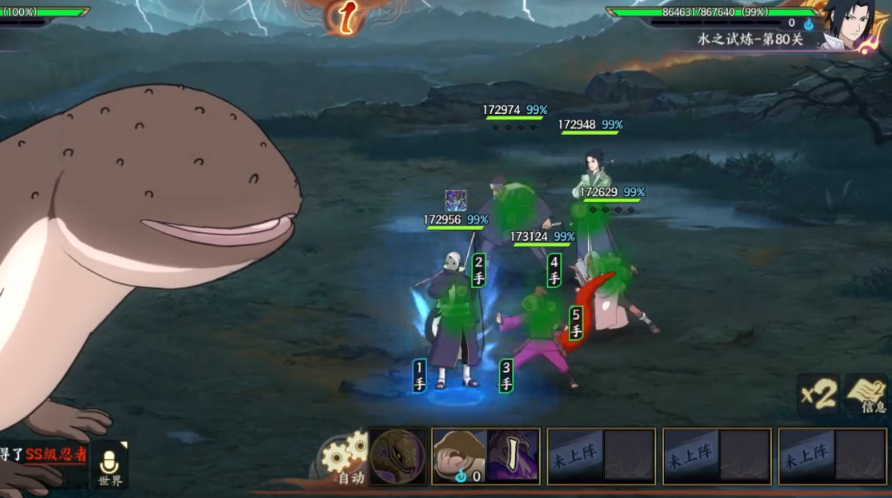
Task: Activate the snake summon skill icon
Action: 397,457
